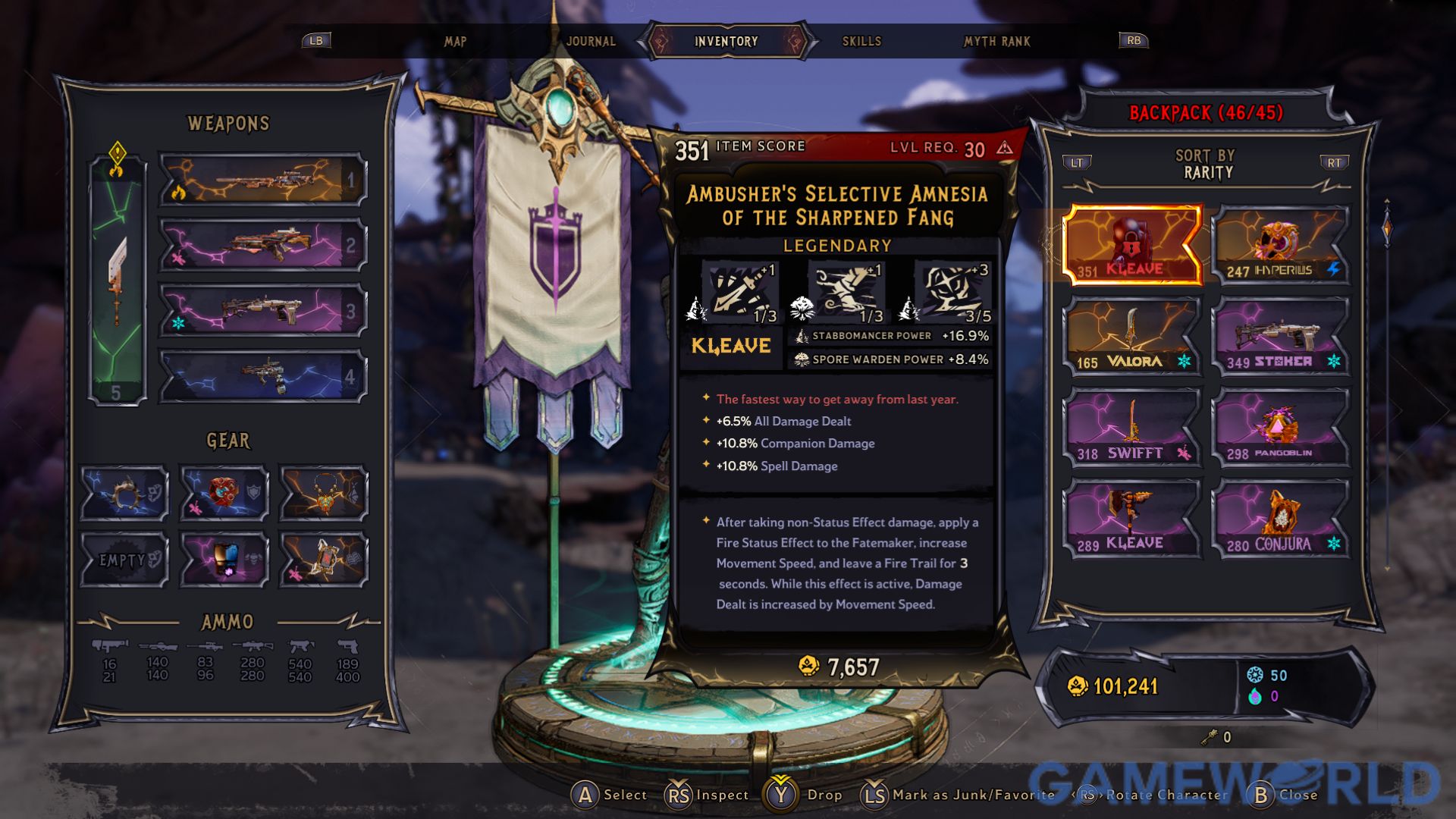Select the Inventory tab

coord(726,41)
